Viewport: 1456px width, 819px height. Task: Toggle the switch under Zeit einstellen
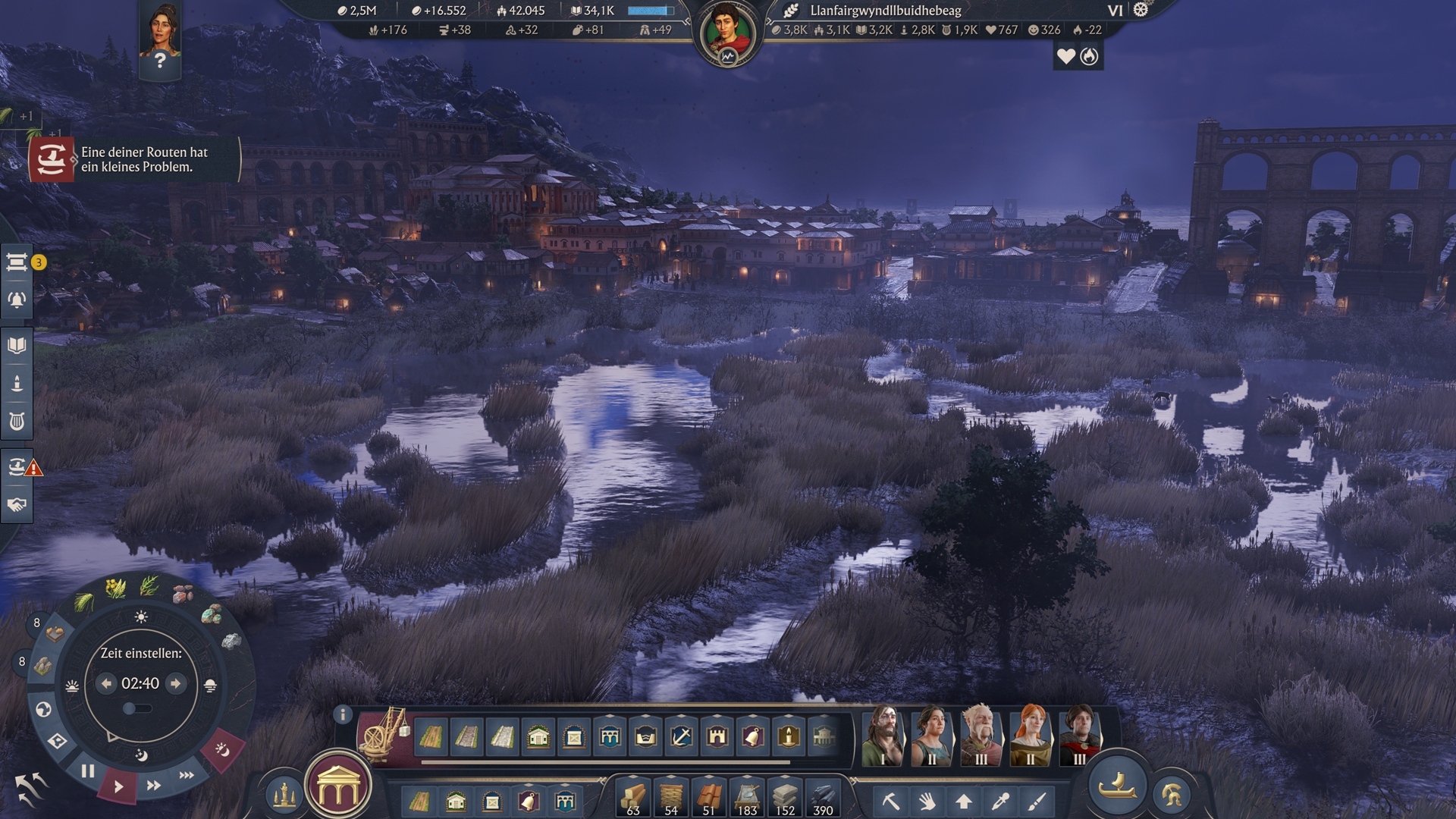click(x=136, y=708)
